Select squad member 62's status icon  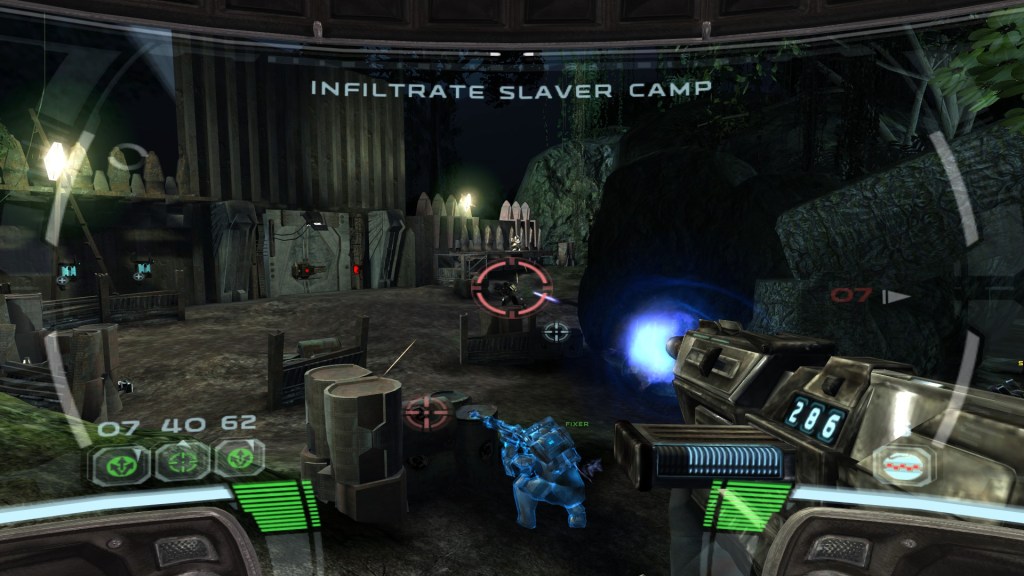click(240, 459)
